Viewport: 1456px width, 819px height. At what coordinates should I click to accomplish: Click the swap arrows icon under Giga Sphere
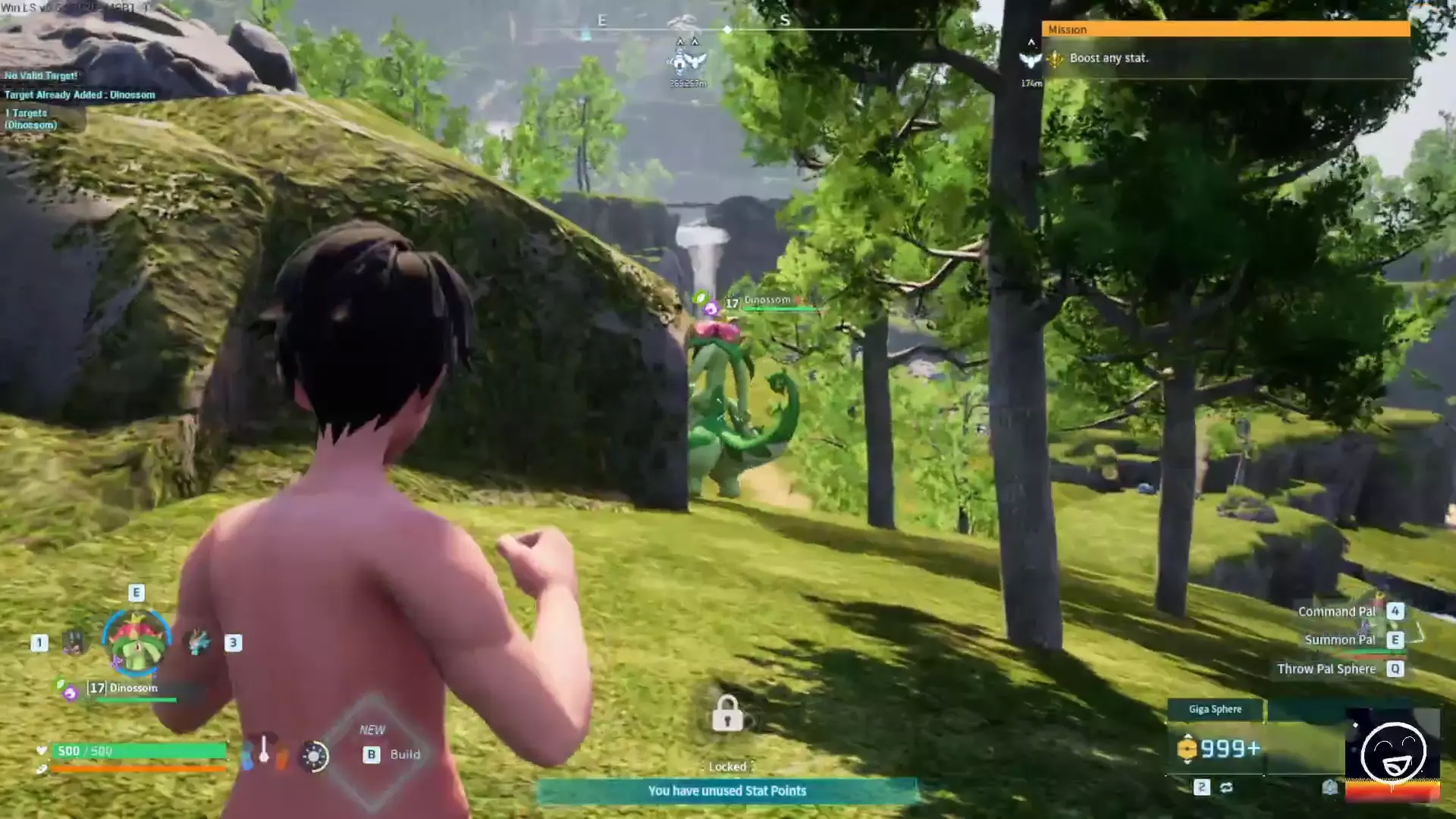[x=1226, y=787]
